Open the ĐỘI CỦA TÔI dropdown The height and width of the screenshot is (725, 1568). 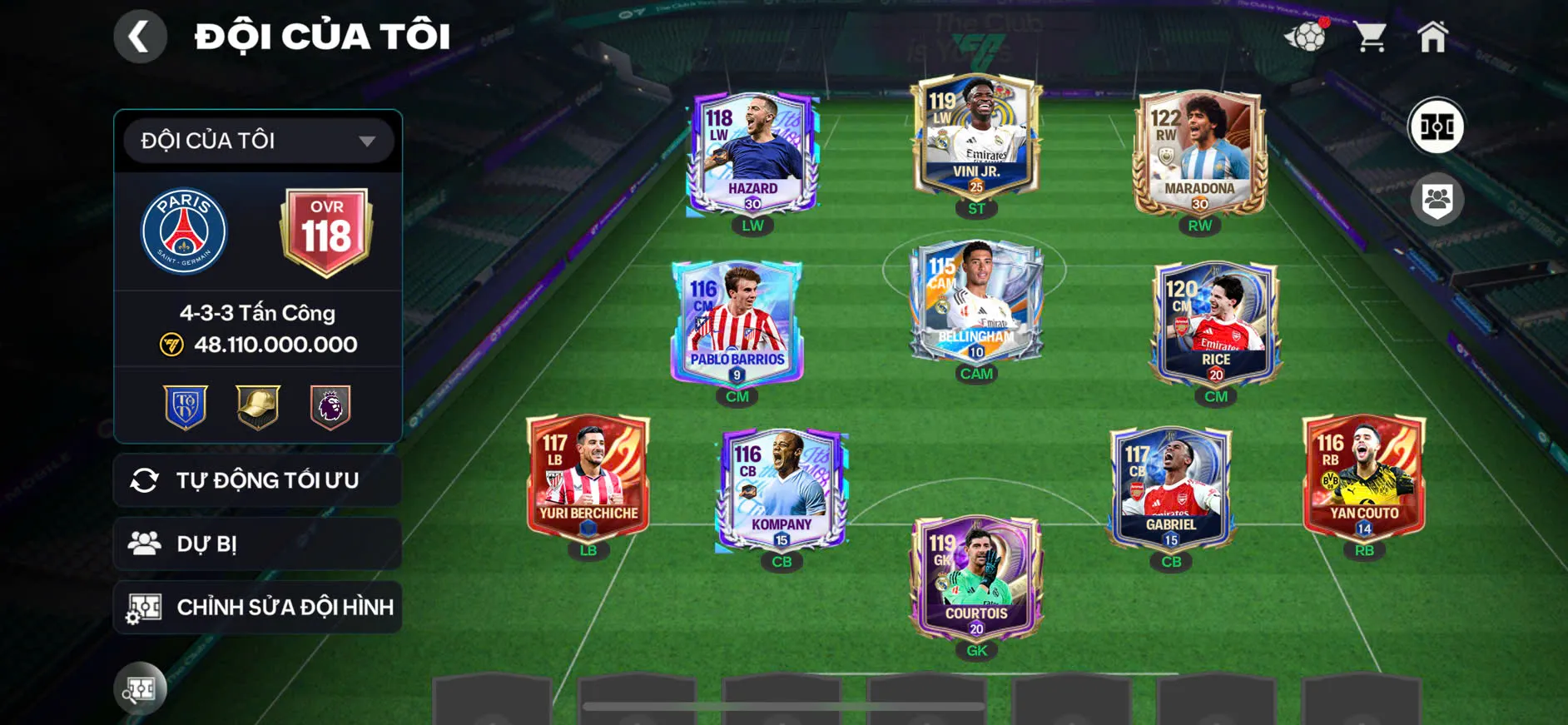tap(258, 141)
